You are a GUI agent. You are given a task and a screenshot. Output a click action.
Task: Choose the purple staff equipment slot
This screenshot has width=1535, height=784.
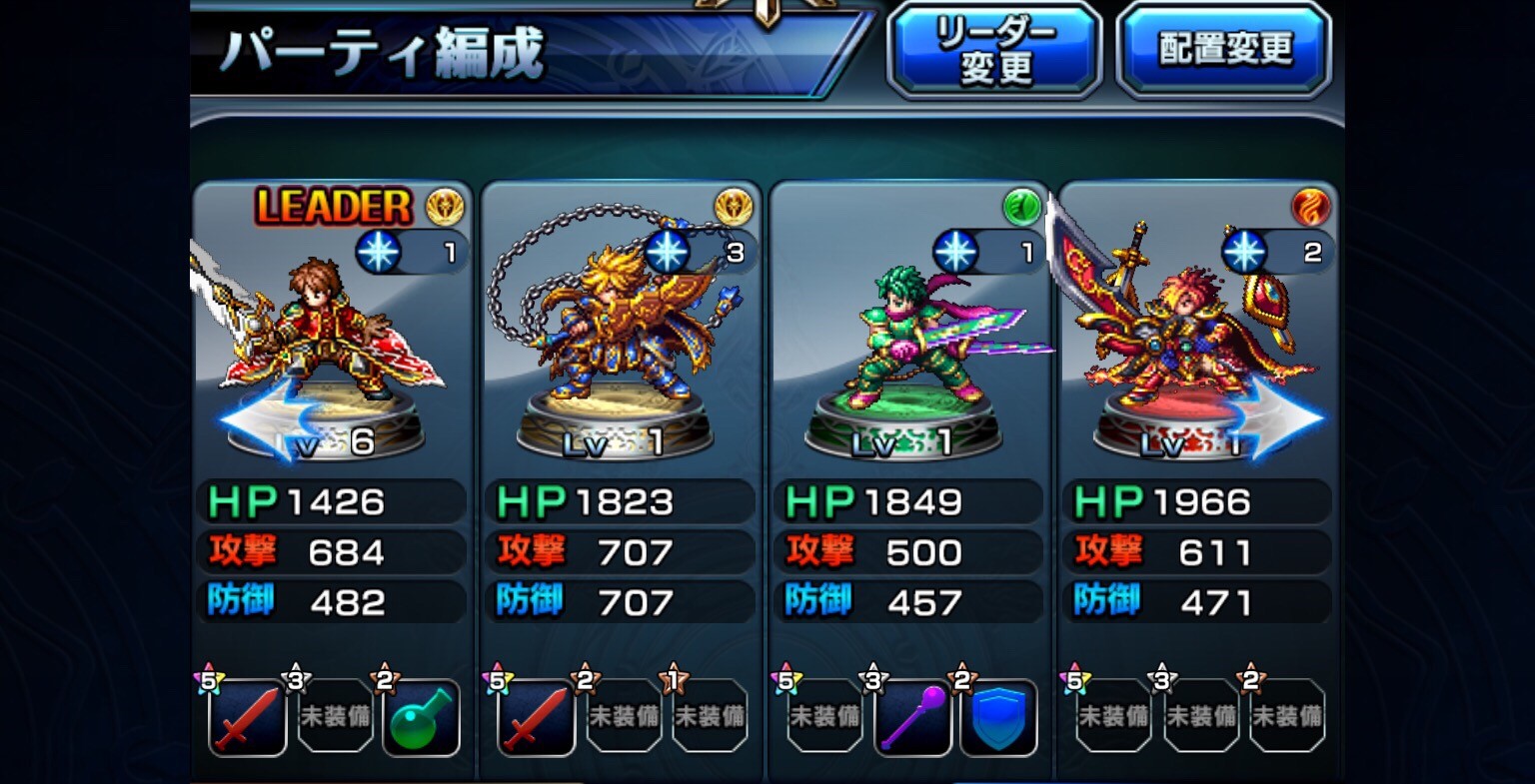(x=911, y=717)
